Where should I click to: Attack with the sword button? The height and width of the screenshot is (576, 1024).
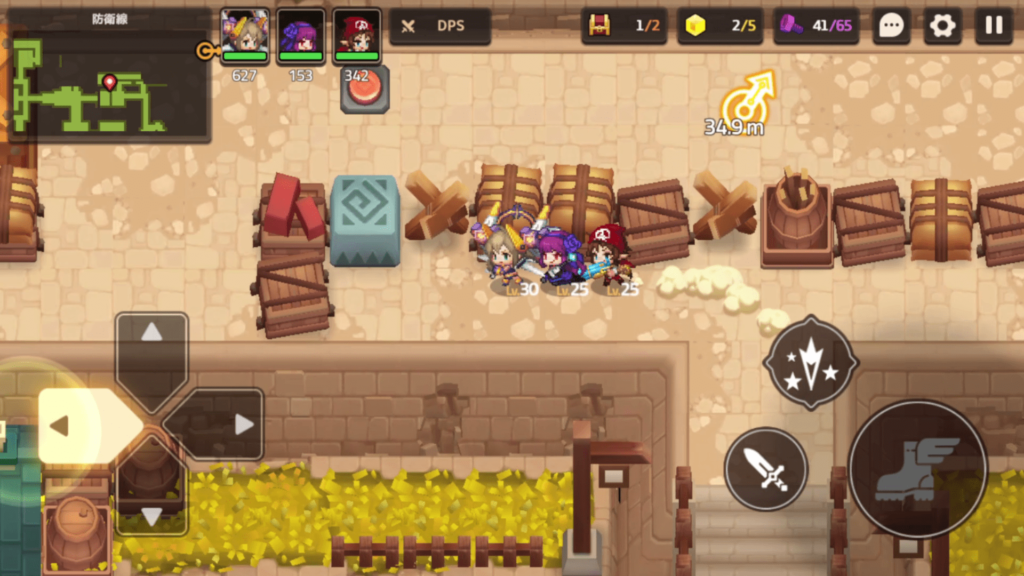pos(766,468)
